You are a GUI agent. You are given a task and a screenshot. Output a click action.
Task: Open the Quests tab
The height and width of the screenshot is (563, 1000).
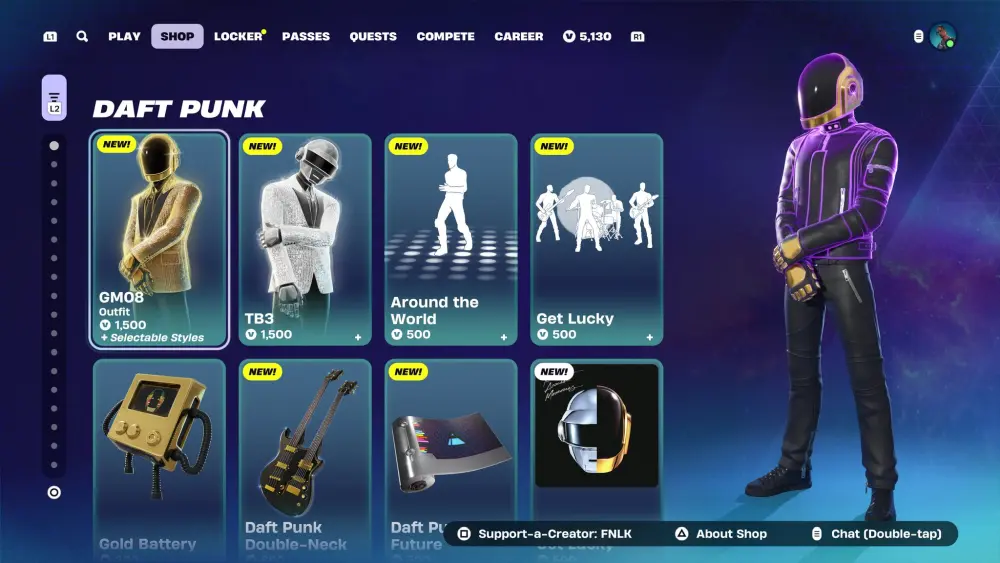(373, 36)
